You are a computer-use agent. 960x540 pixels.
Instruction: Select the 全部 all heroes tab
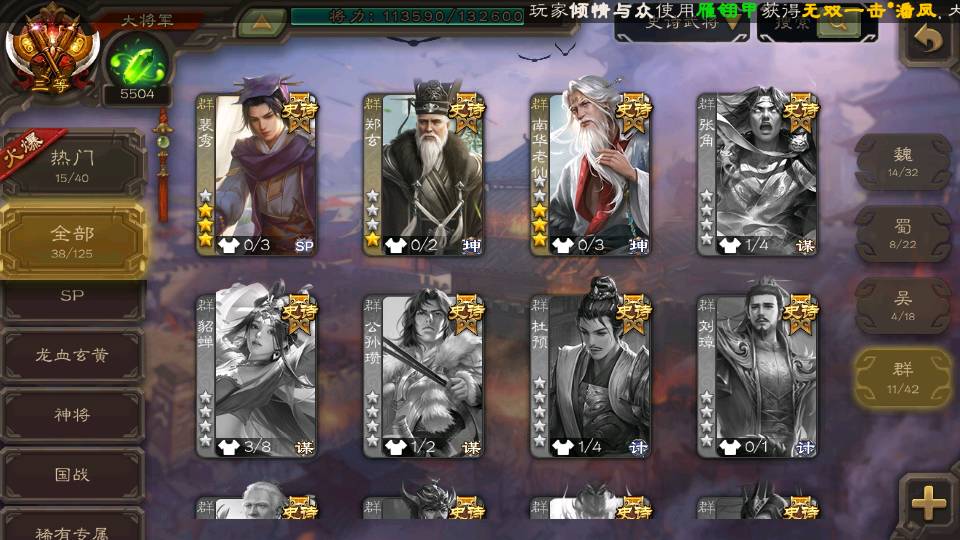pyautogui.click(x=72, y=240)
